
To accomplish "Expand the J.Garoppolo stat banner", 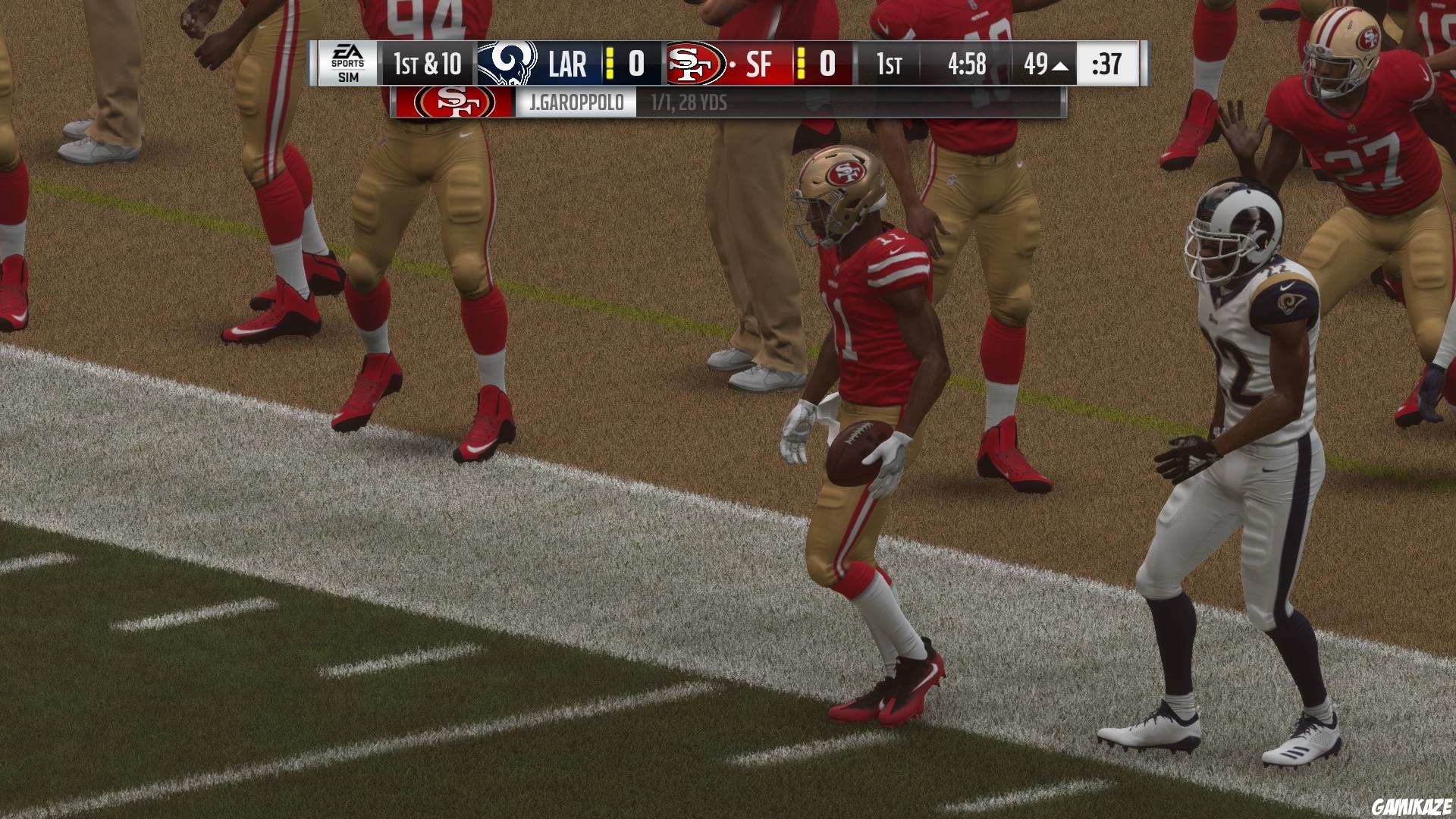I will coord(689,102).
